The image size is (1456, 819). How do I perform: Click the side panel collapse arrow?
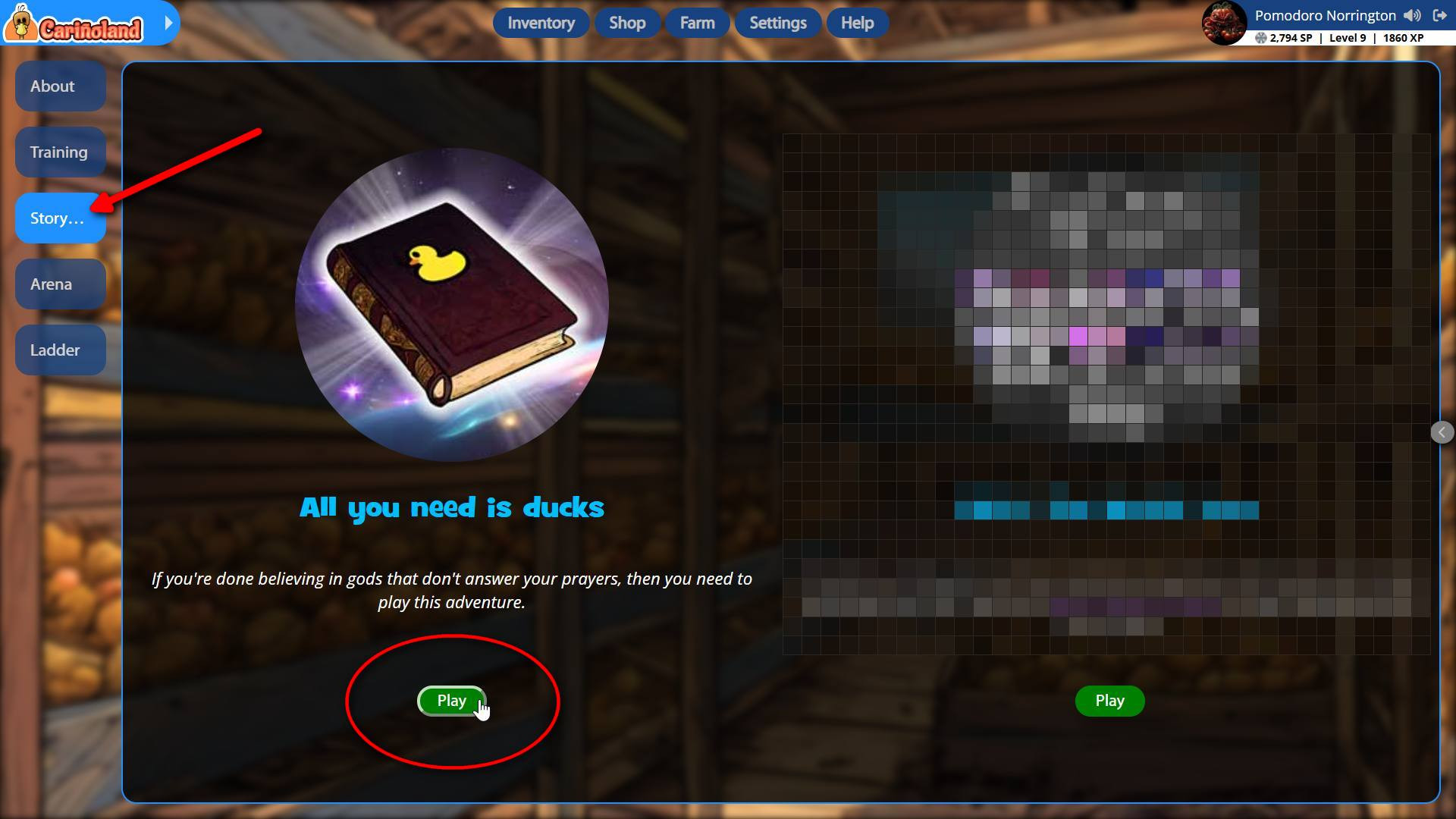click(1442, 432)
